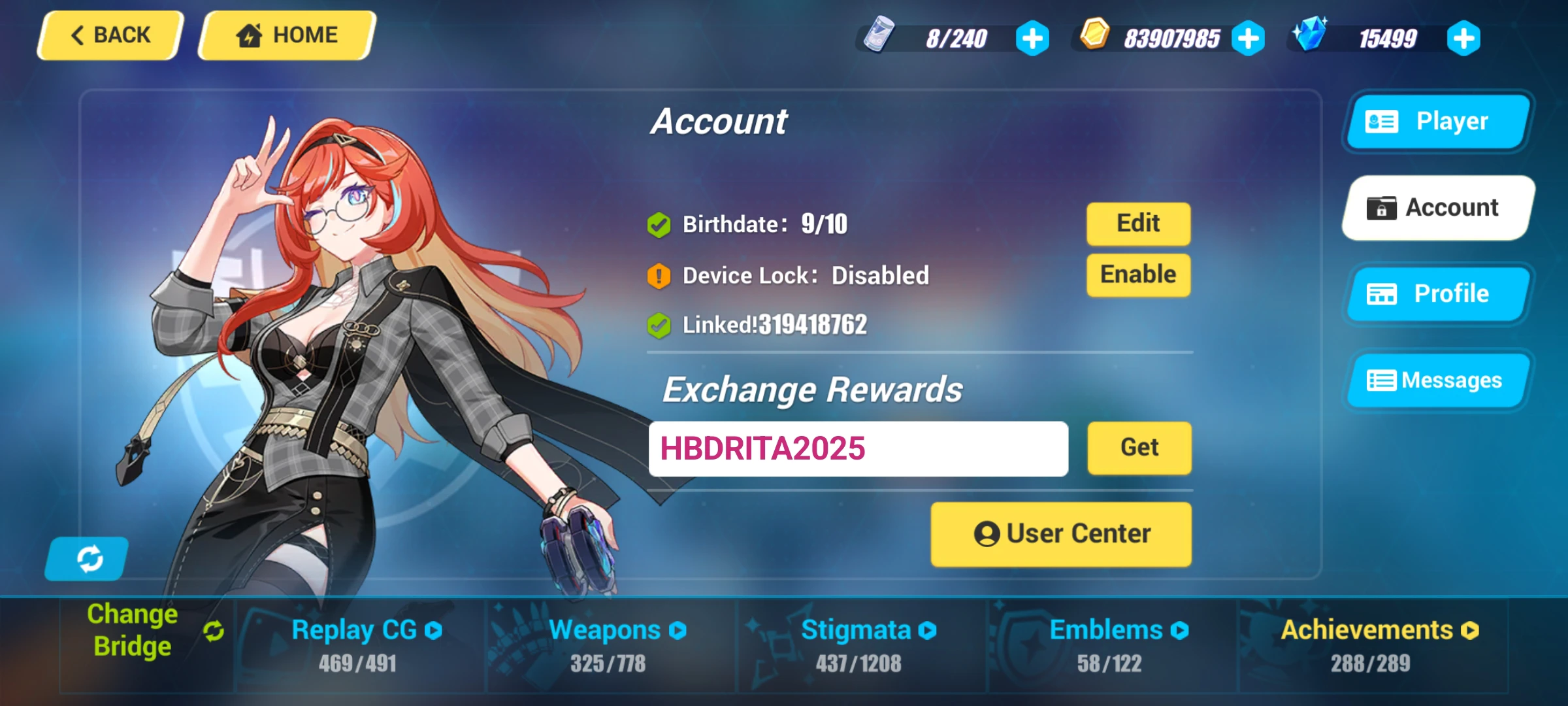
Task: Open crystal top-up via plus icon
Action: tap(1463, 38)
